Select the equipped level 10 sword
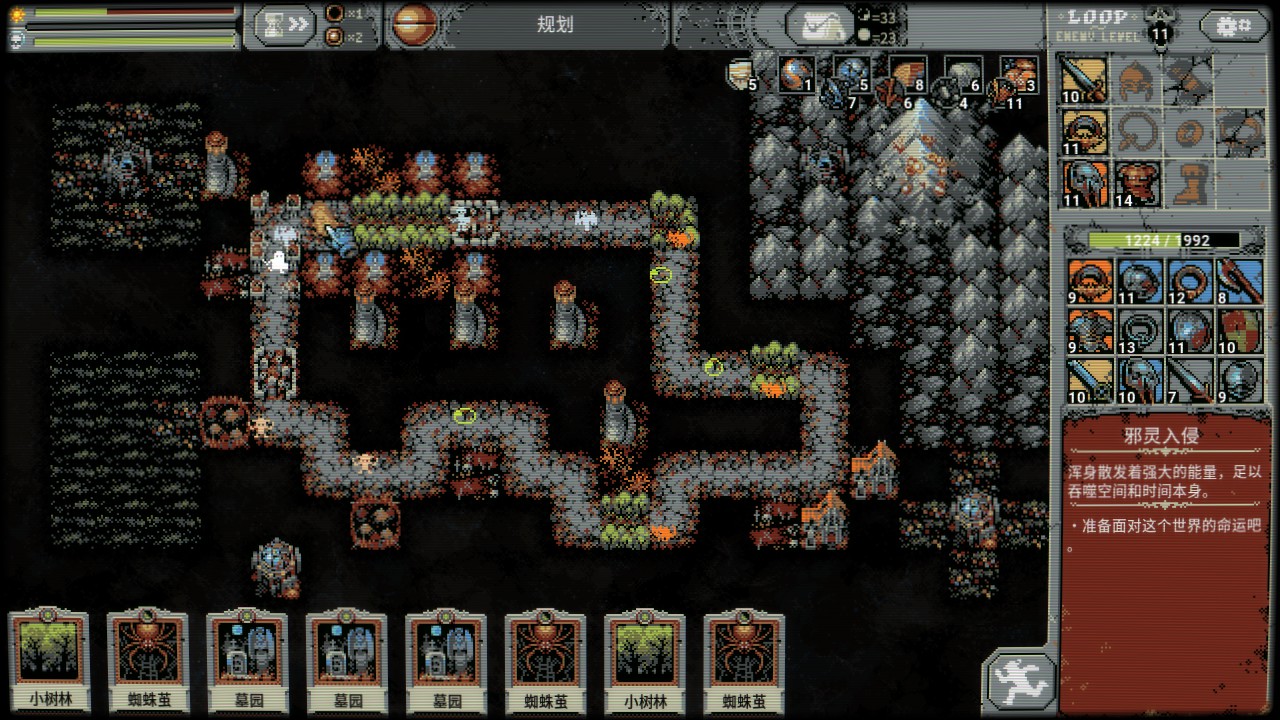Screen dimensions: 1280x720 (x=1085, y=80)
